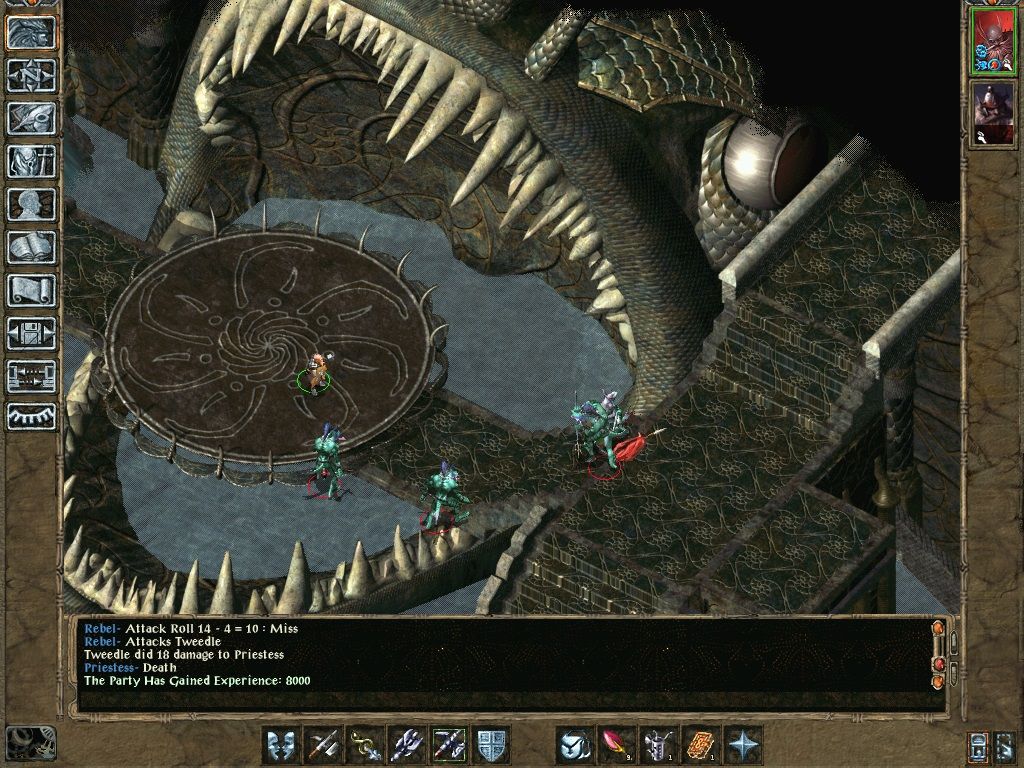Open special abilities with the star icon
The image size is (1024, 768).
pos(743,745)
